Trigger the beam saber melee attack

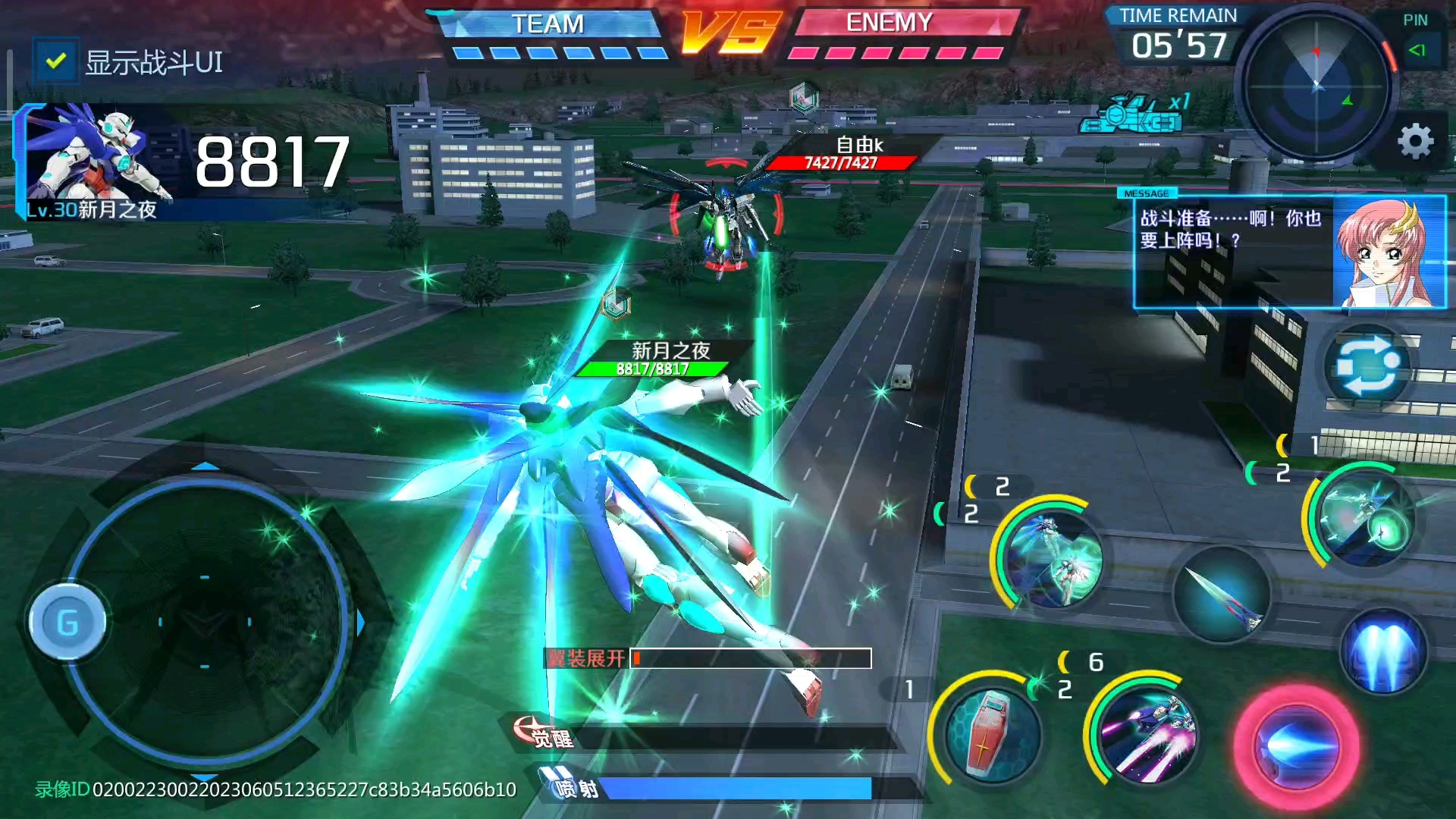tap(1222, 595)
